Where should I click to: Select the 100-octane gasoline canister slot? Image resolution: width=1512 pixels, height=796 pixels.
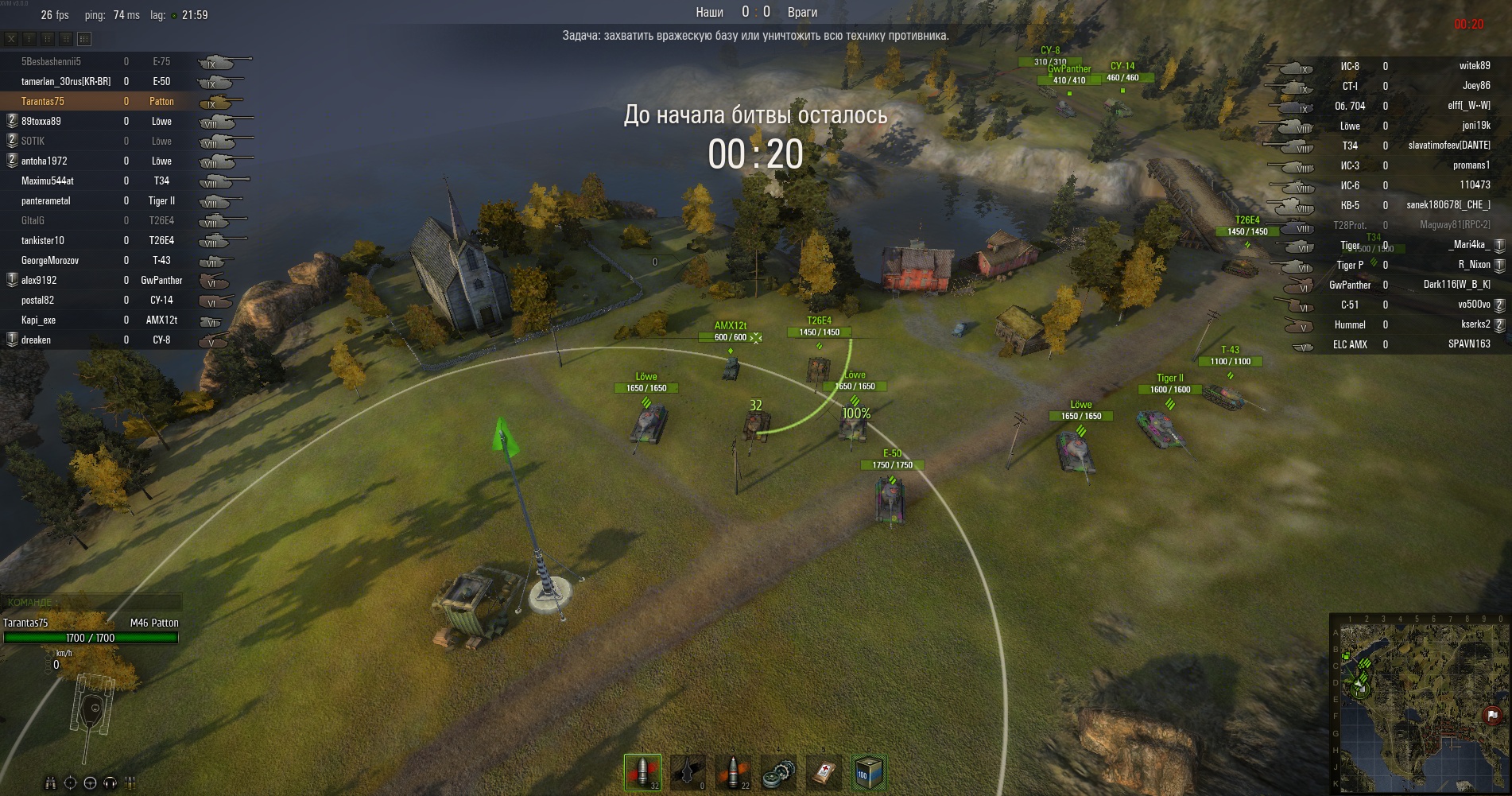click(x=868, y=771)
